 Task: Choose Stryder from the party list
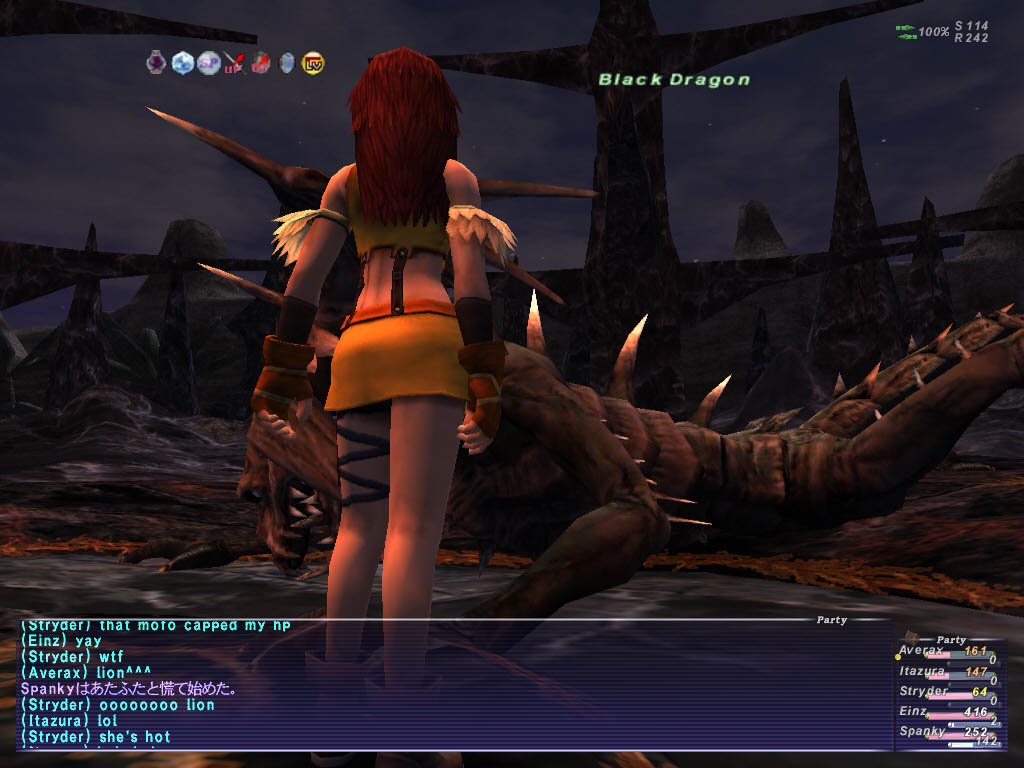(922, 691)
